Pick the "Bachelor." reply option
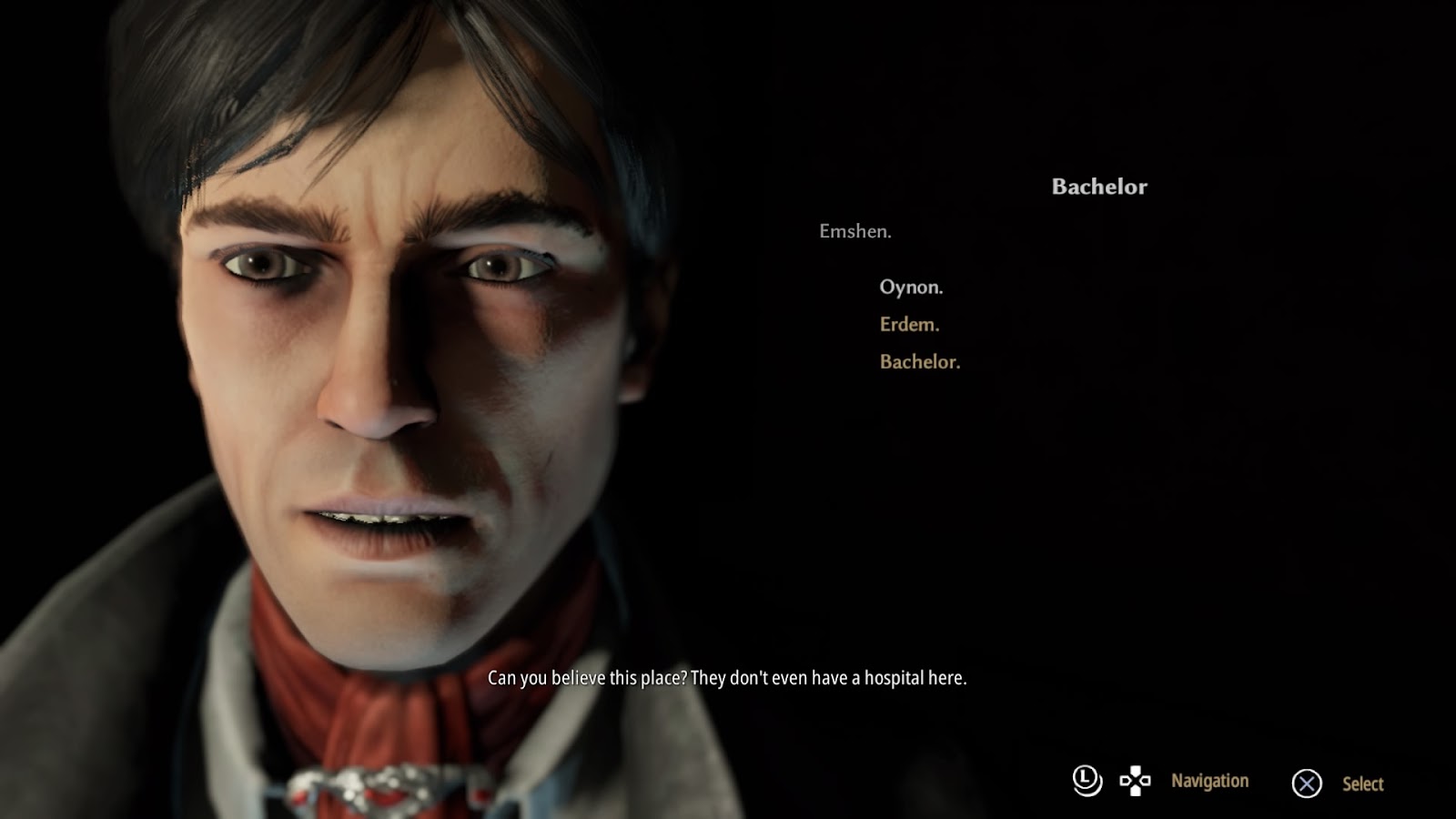 (919, 362)
